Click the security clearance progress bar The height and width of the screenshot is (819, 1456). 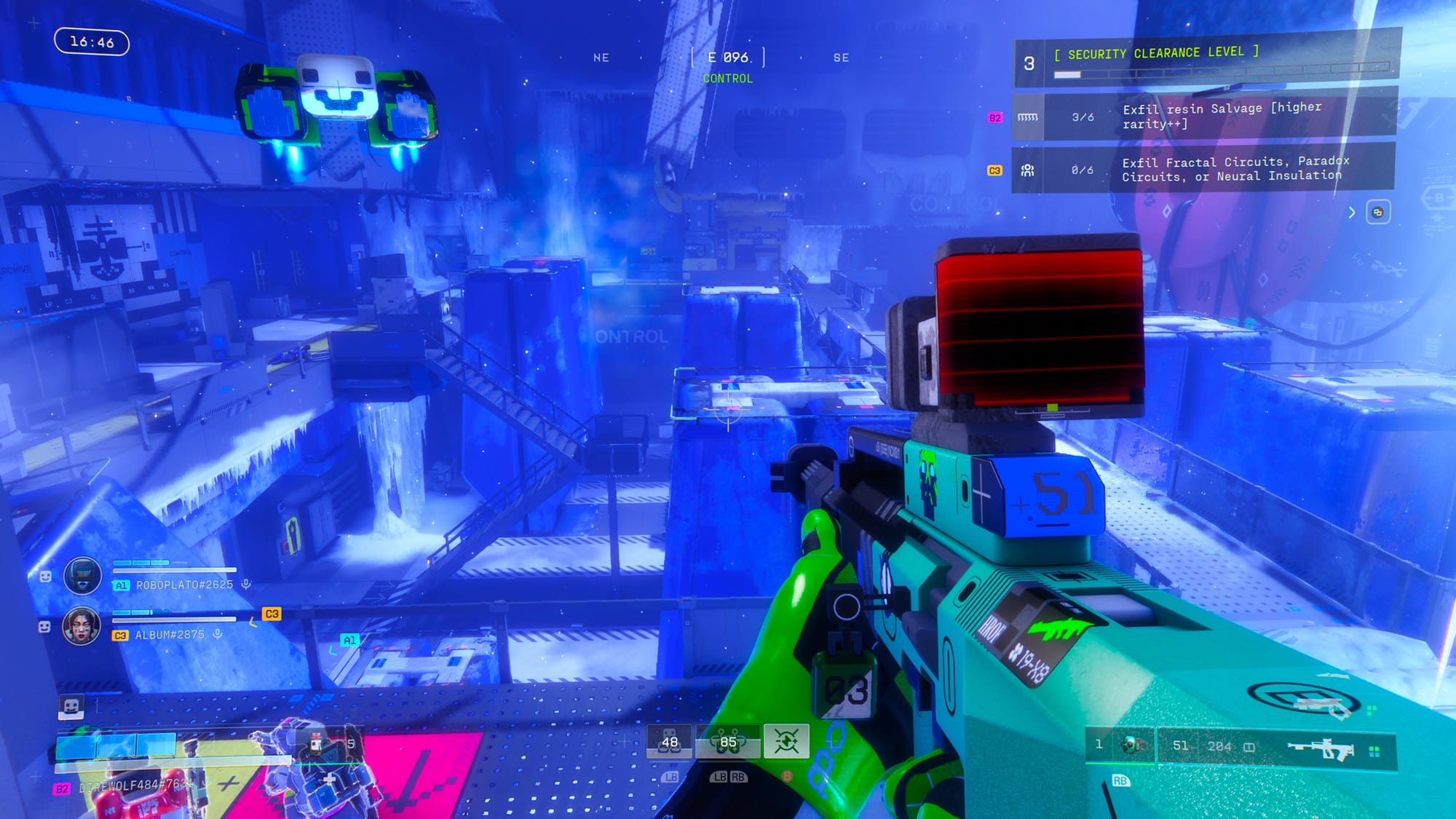coord(1223,71)
